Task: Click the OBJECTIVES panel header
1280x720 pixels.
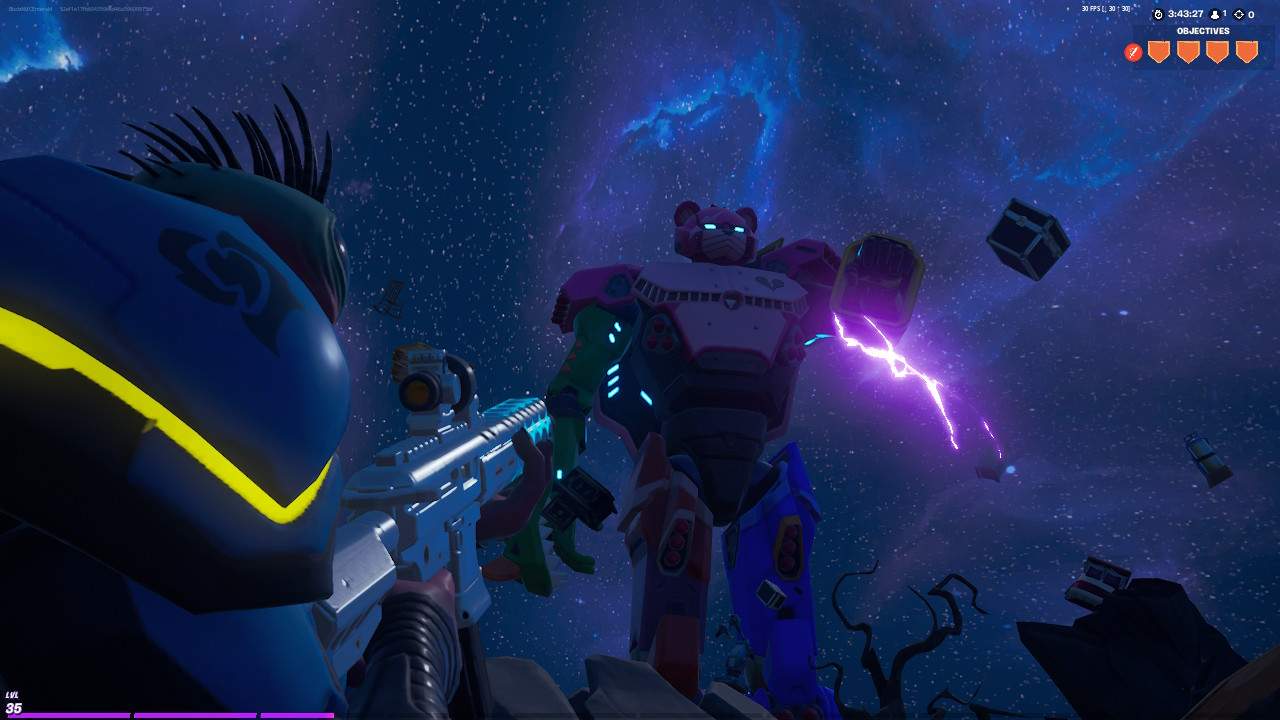Action: click(1203, 30)
